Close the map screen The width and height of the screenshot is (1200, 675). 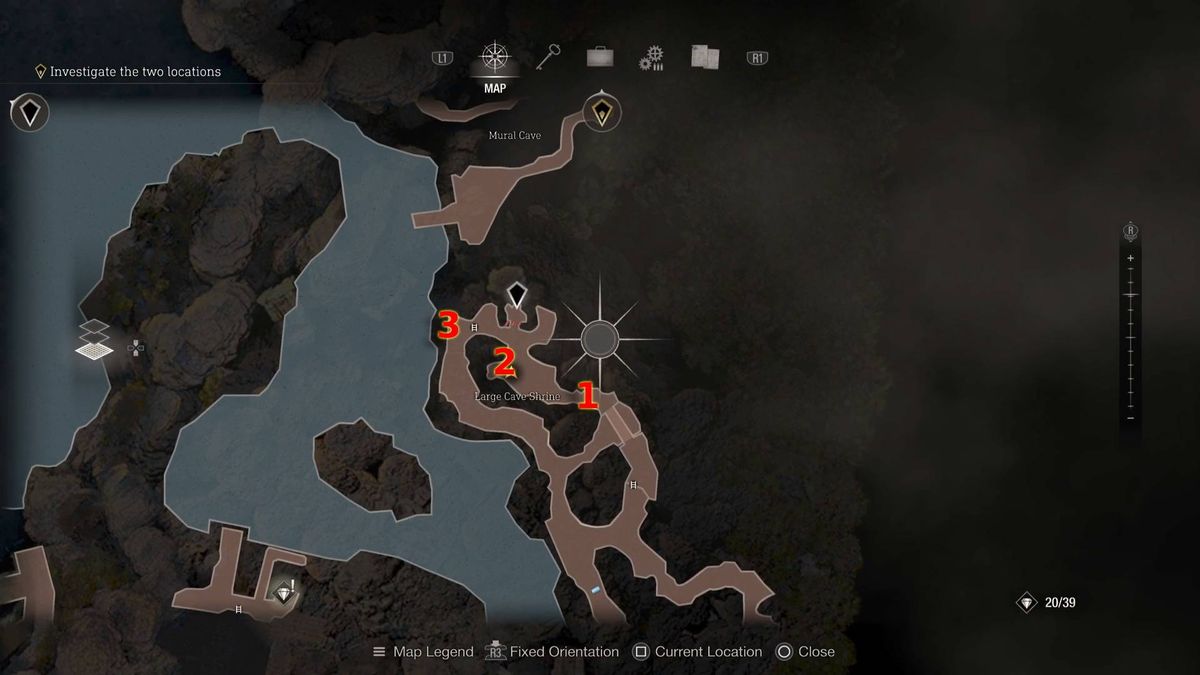tap(805, 651)
